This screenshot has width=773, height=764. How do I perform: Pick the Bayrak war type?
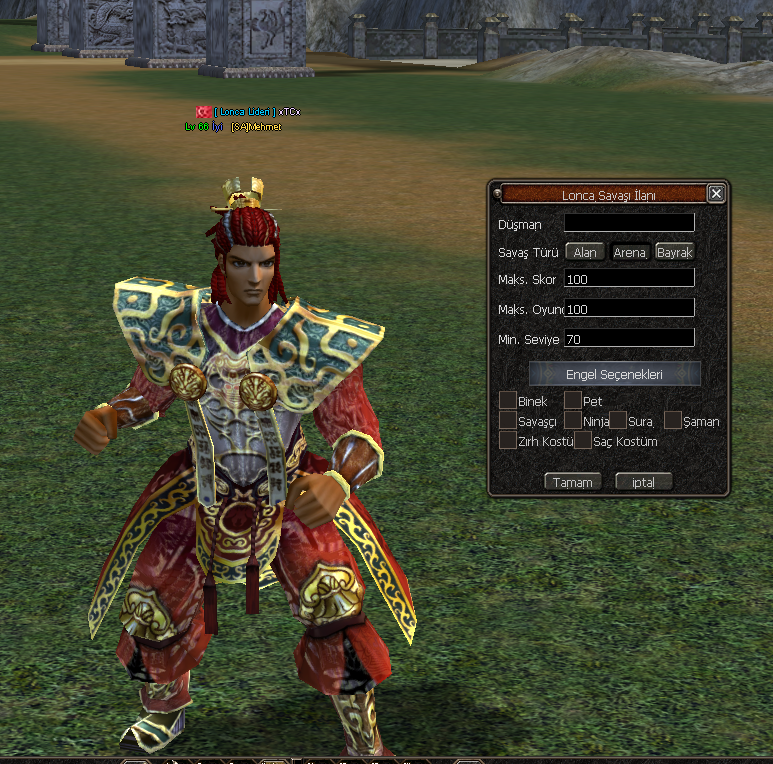(x=674, y=253)
